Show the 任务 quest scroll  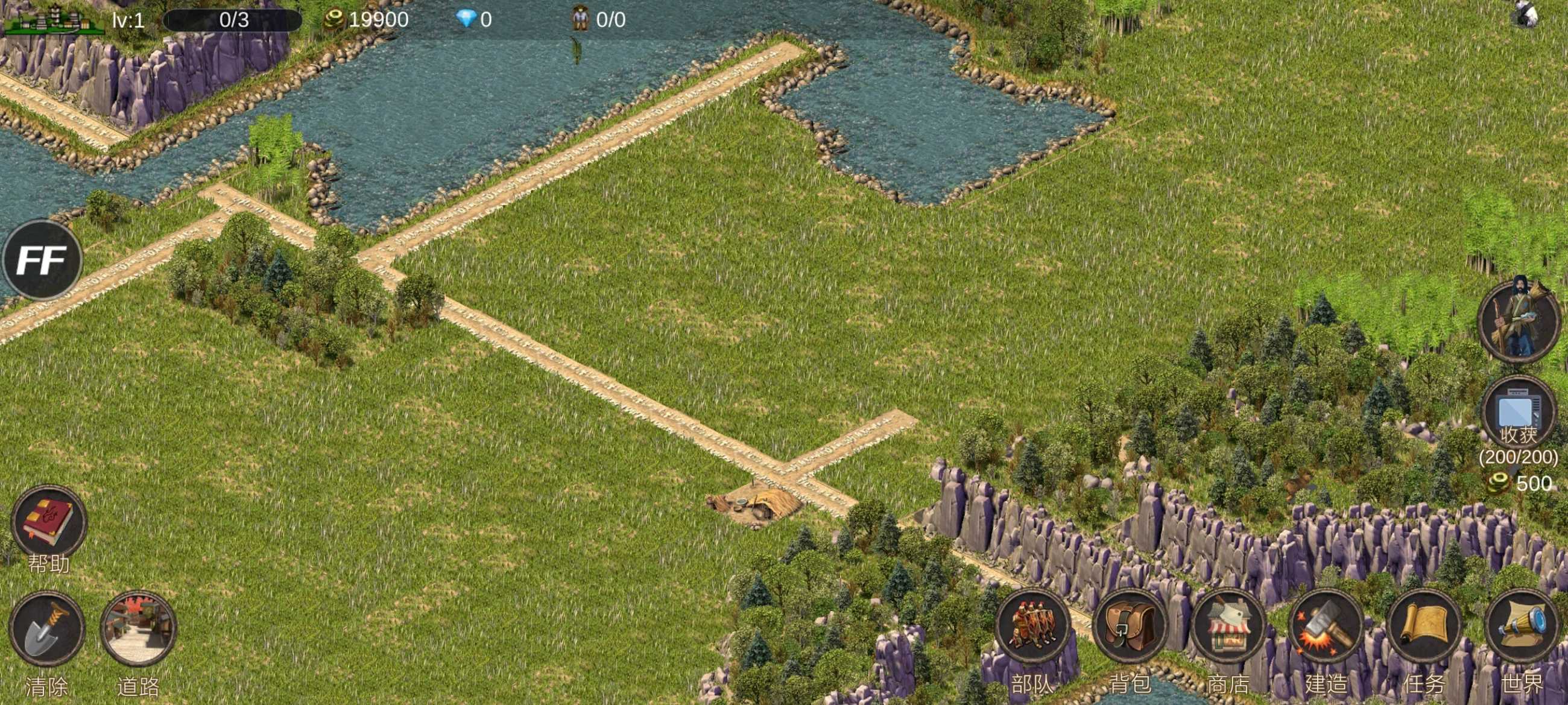(1424, 627)
